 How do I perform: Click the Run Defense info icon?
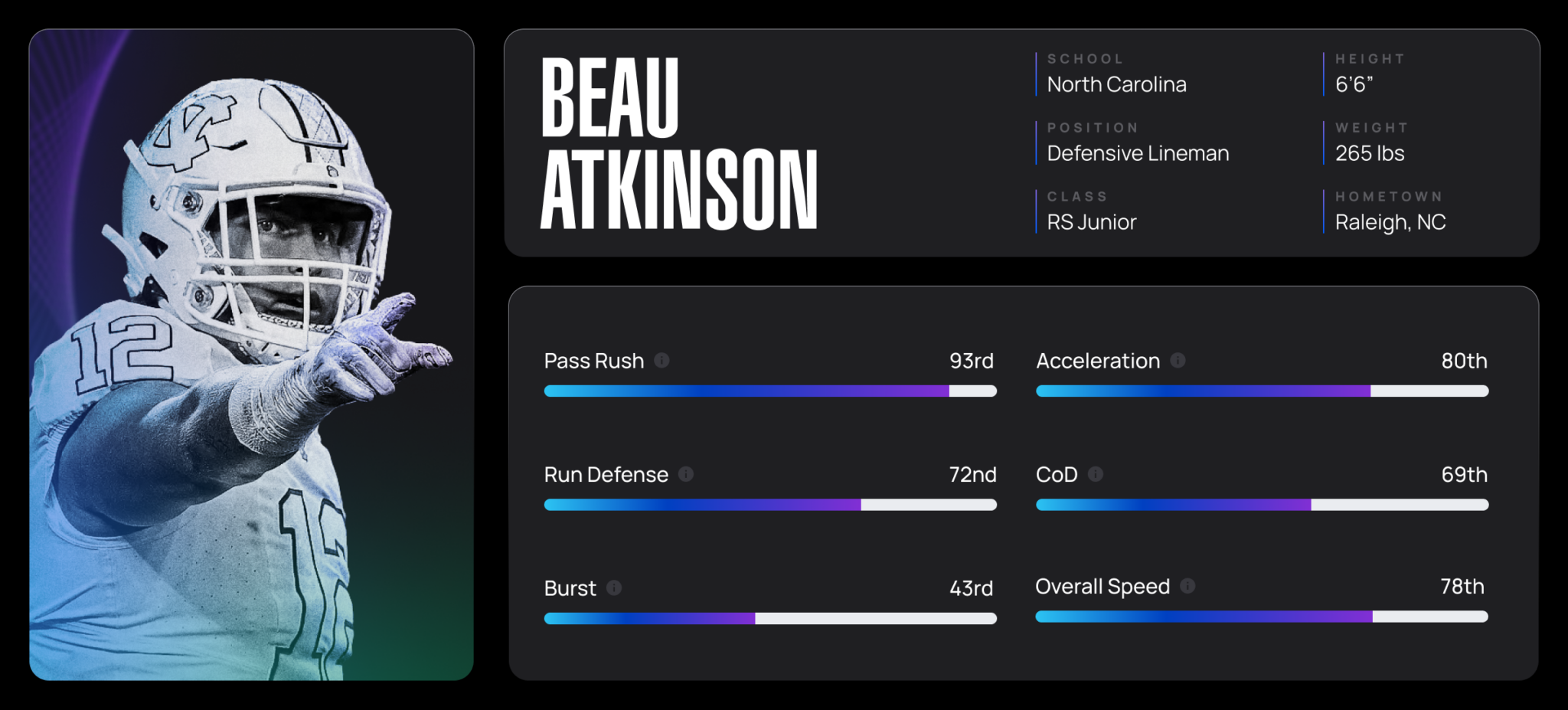(687, 474)
